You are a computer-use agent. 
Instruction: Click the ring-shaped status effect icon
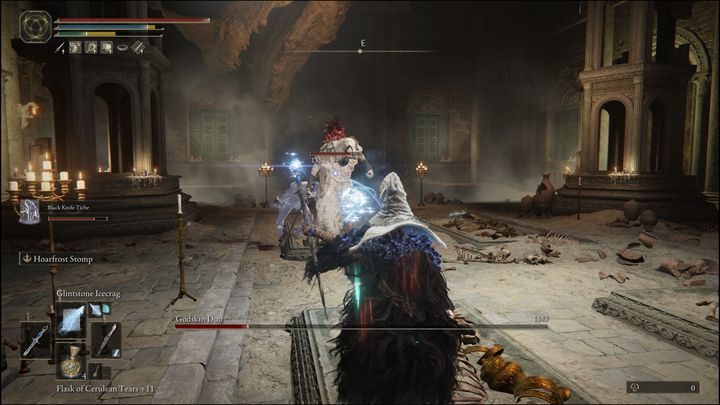pyautogui.click(x=121, y=47)
